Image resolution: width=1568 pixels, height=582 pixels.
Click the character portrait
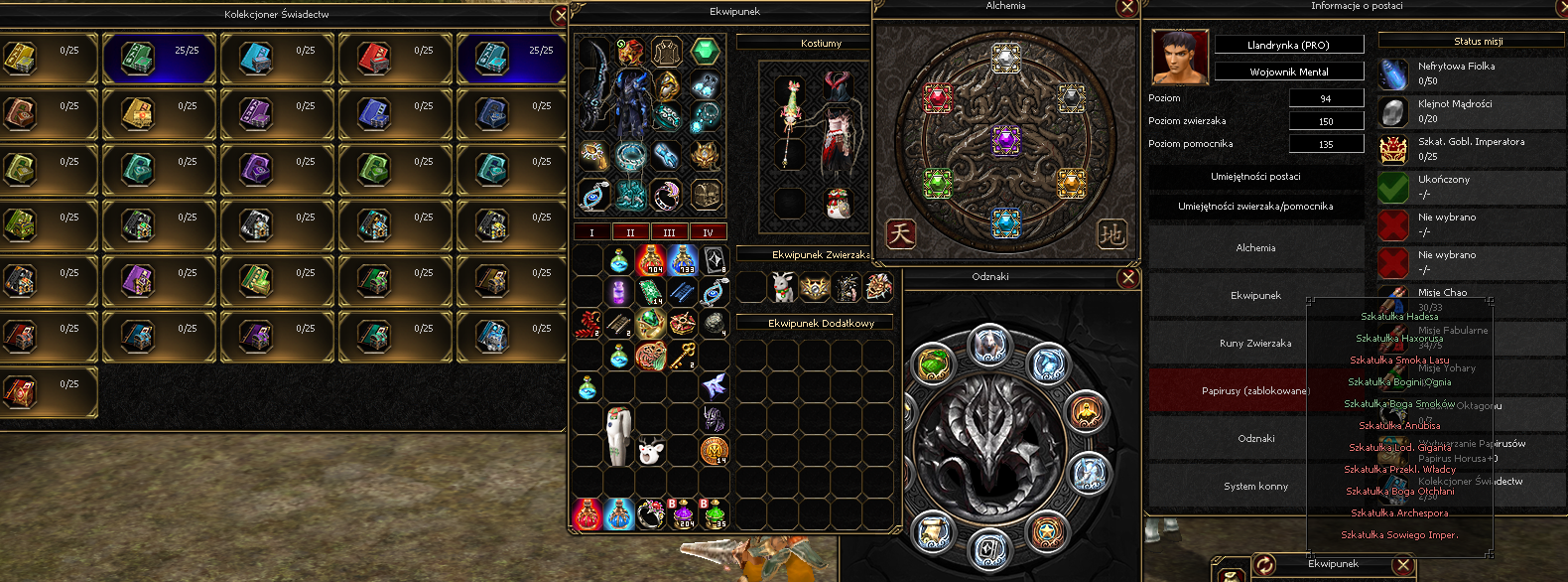(1180, 57)
